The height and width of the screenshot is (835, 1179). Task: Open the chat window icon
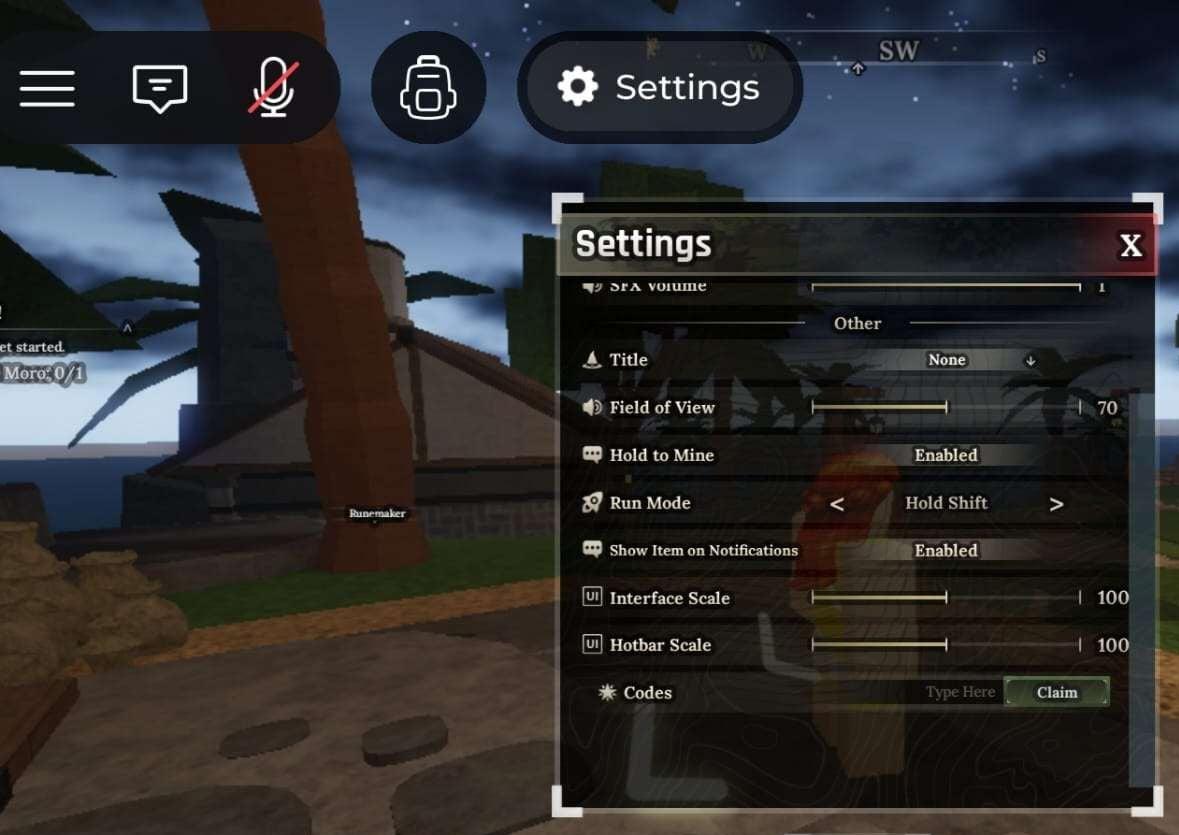pos(160,88)
